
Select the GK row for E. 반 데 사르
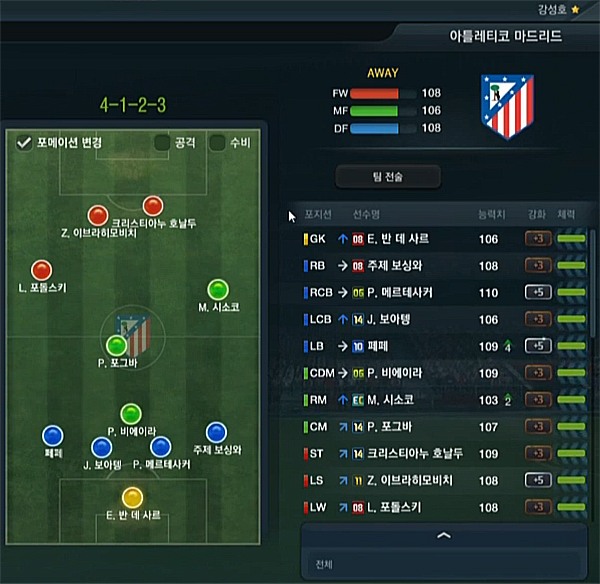[440, 240]
